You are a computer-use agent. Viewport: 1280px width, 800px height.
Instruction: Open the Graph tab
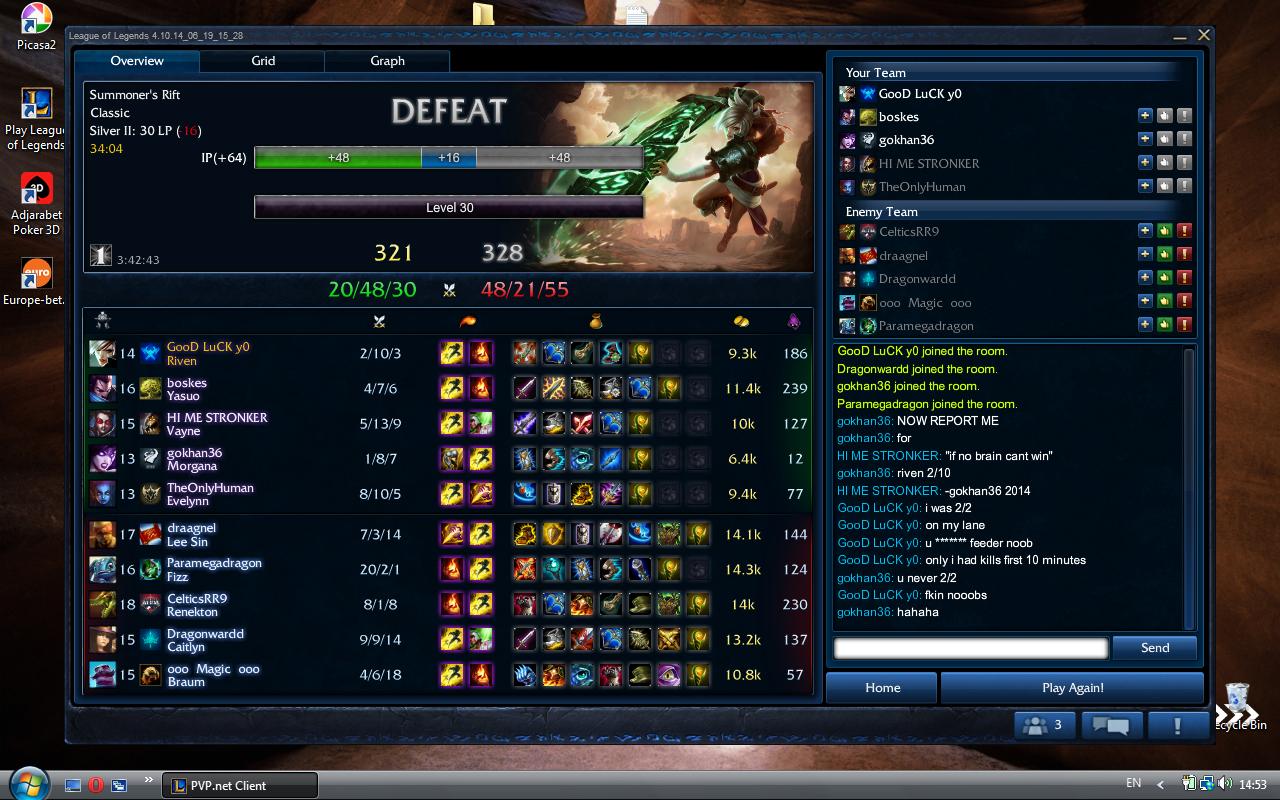[387, 61]
